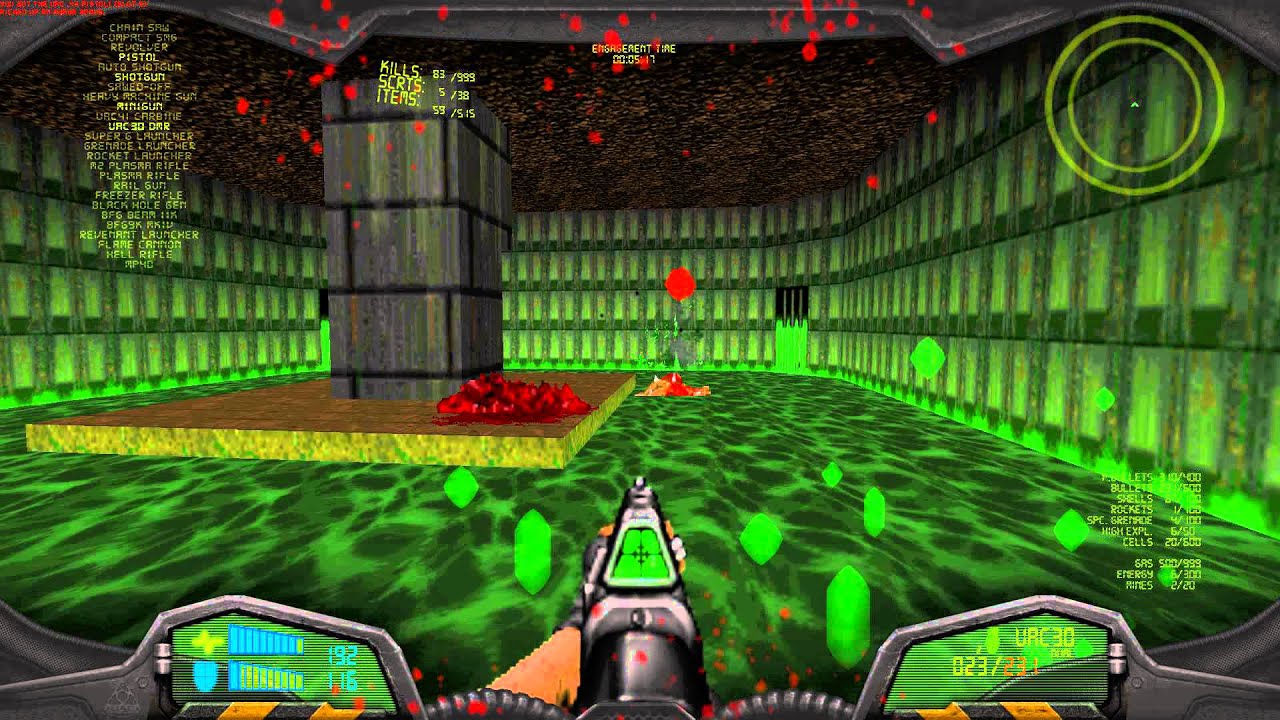This screenshot has width=1280, height=720.
Task: Pick Minigun from the weapon list
Action: point(139,106)
